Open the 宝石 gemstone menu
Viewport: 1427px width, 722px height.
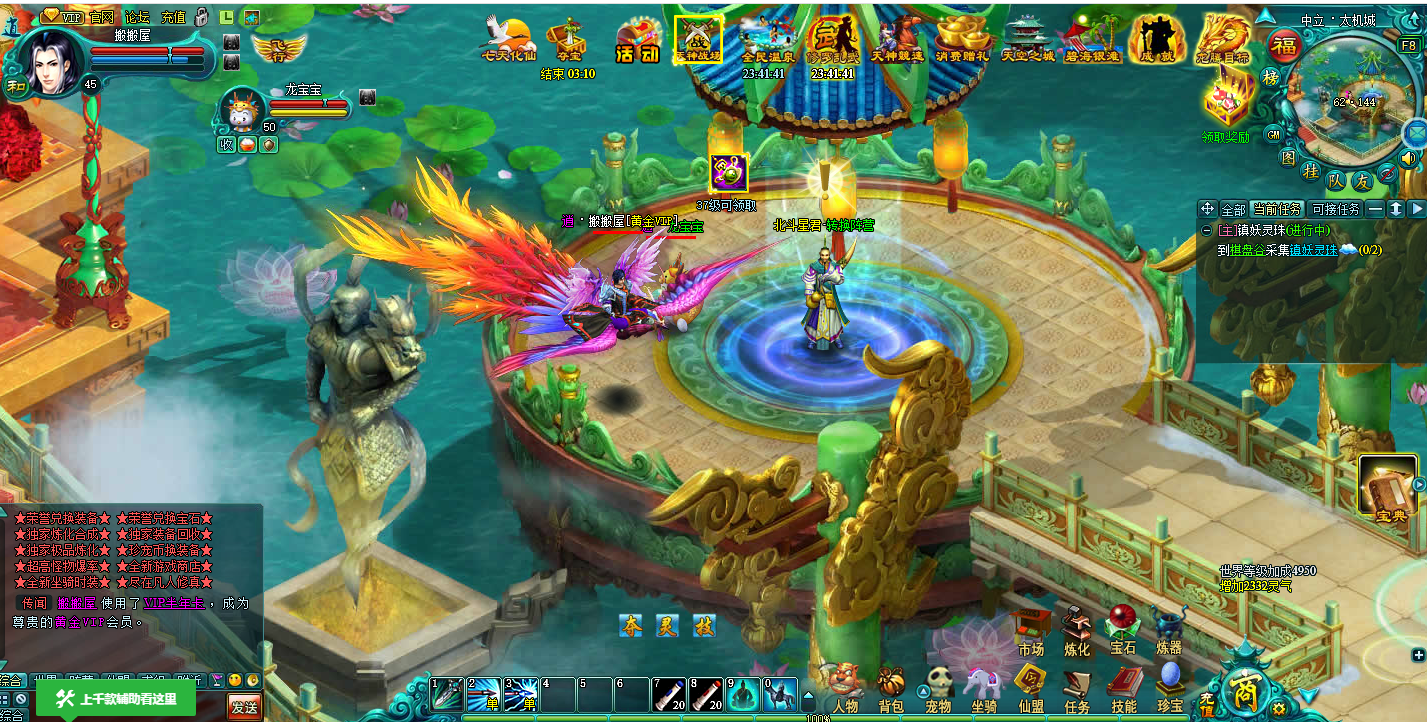(1123, 628)
